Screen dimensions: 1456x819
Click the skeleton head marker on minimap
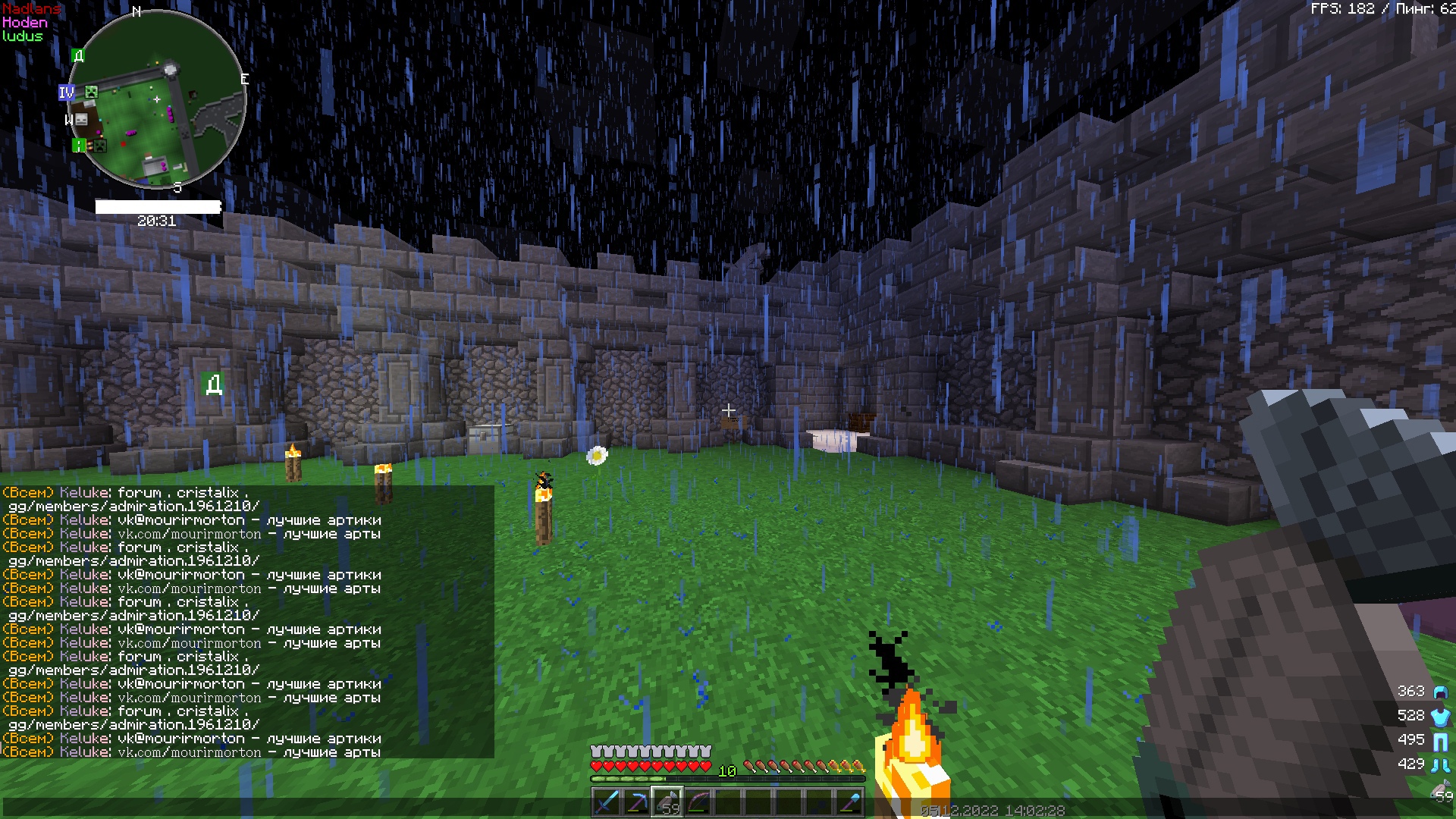[x=81, y=119]
